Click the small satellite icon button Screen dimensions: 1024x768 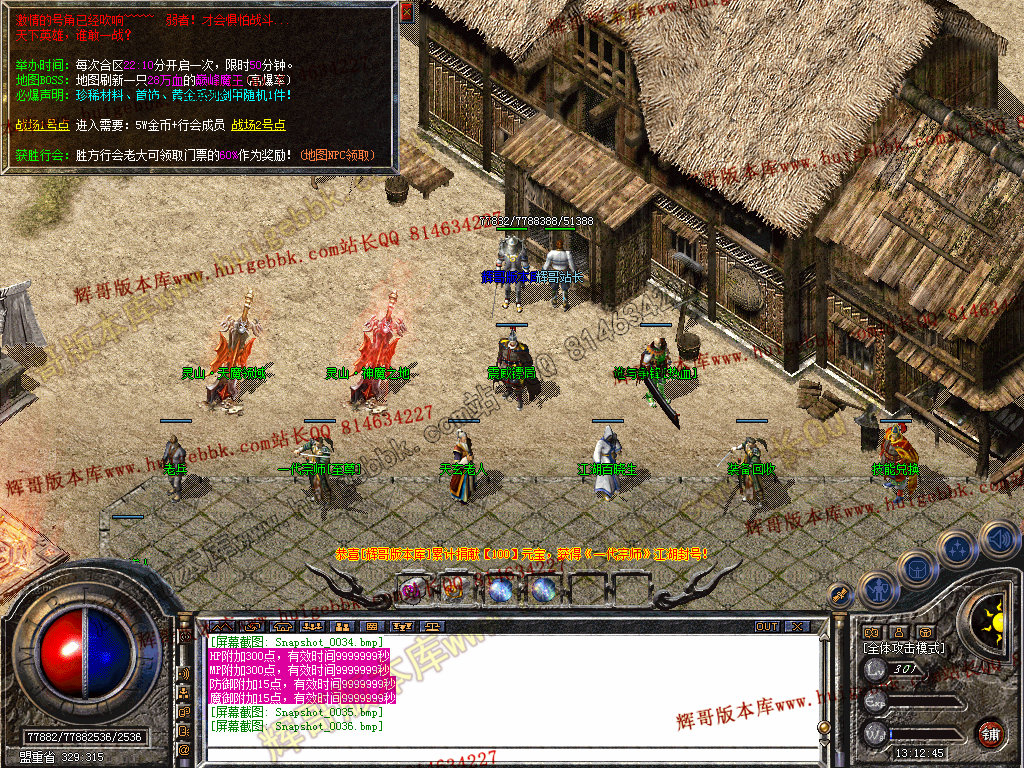pos(838,594)
